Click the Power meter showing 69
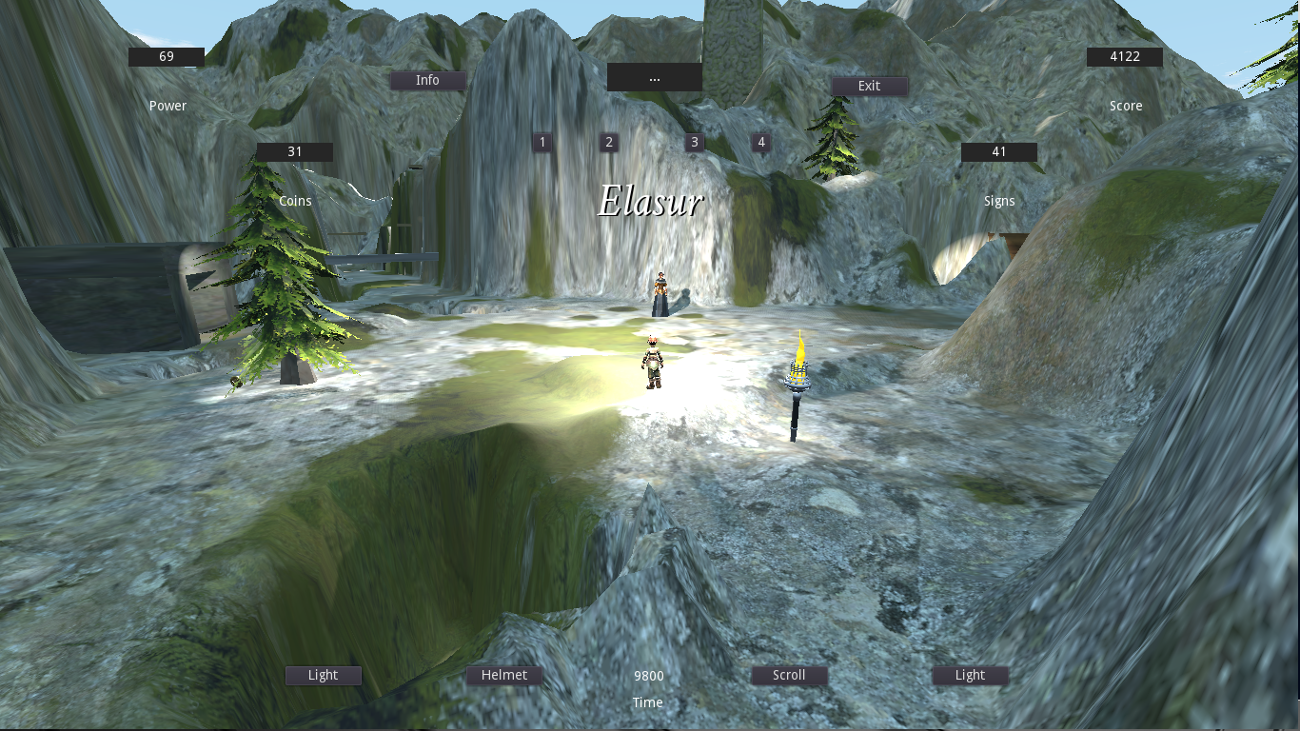1300x731 pixels. pyautogui.click(x=166, y=57)
